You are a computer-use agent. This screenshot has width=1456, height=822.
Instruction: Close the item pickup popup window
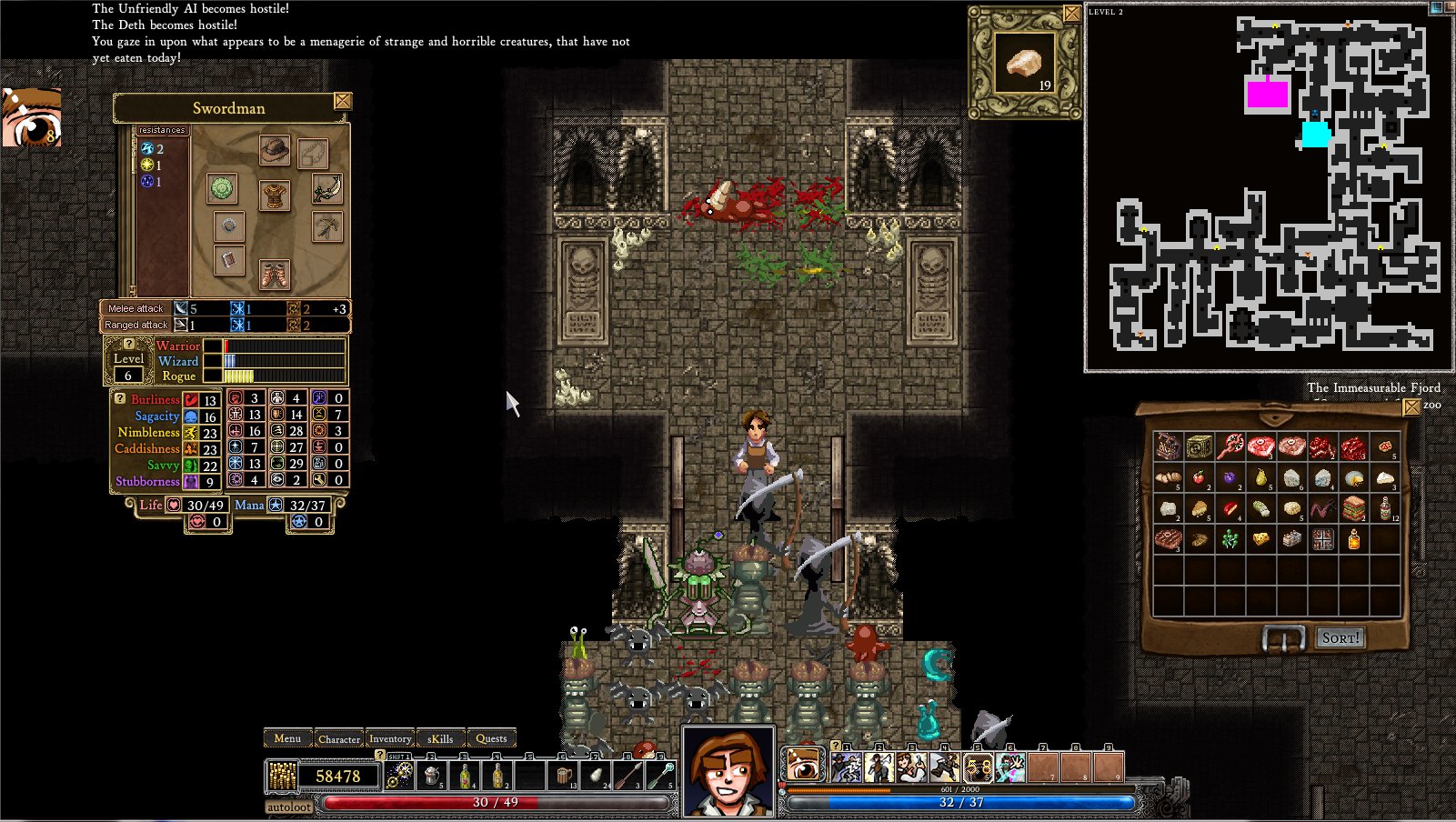click(1072, 14)
